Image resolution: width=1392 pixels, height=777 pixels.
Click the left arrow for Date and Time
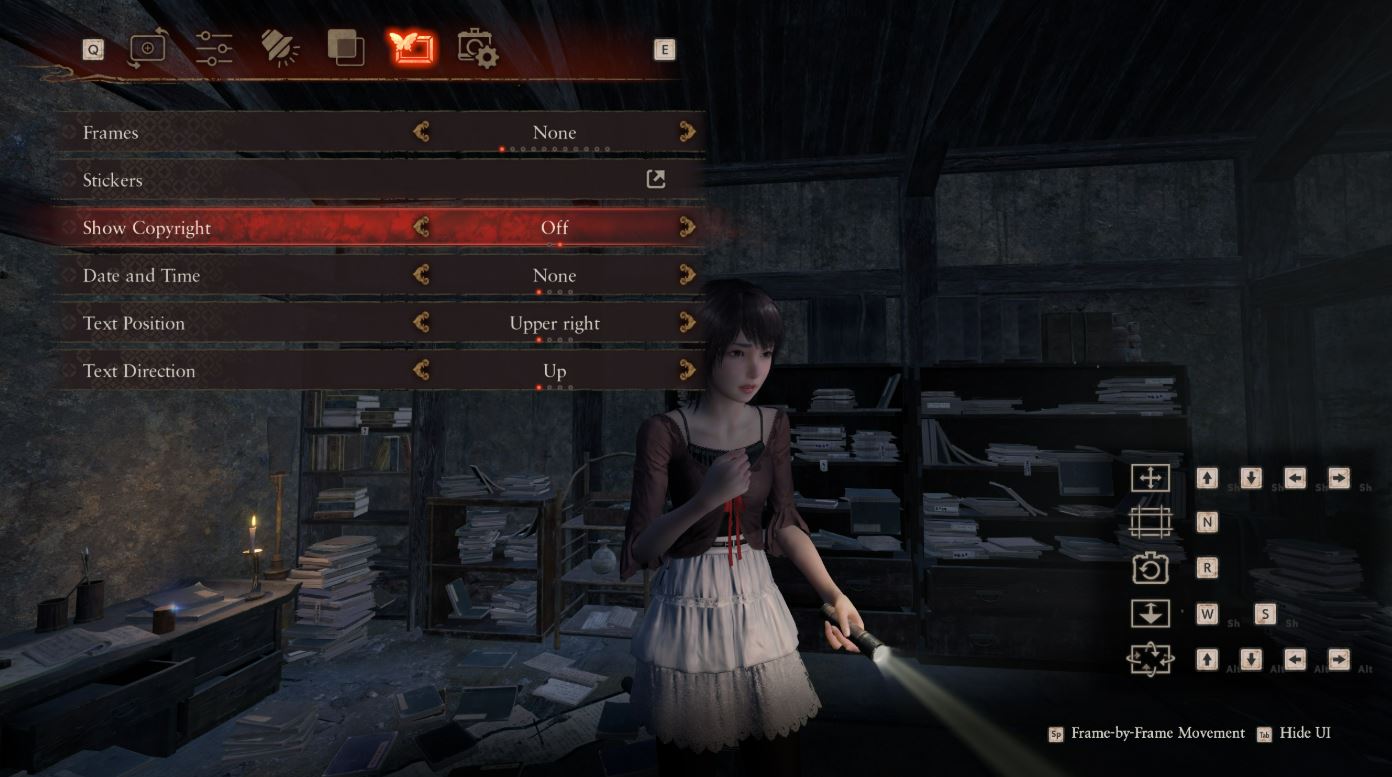pyautogui.click(x=421, y=275)
